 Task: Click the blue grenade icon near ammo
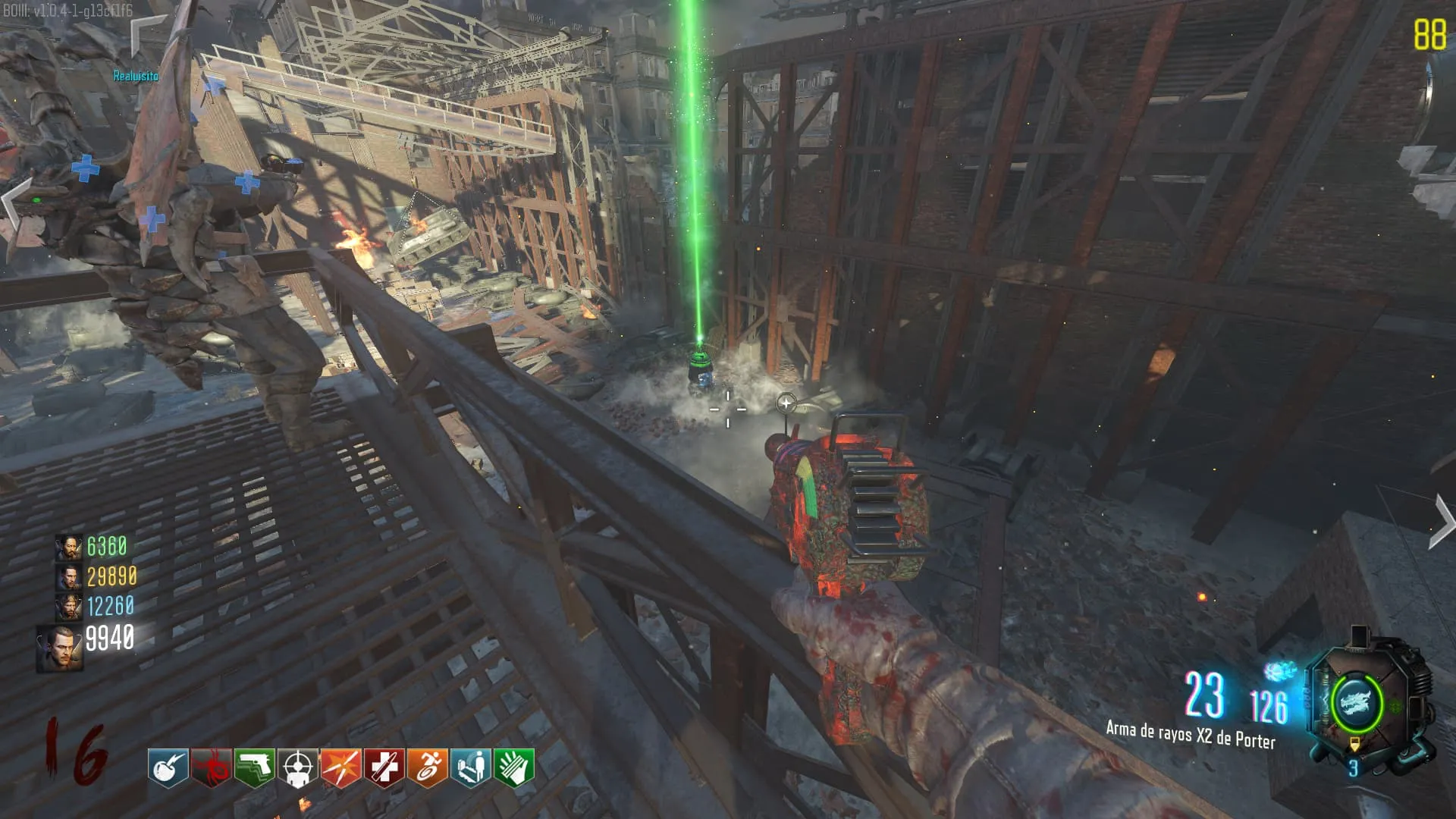click(1280, 671)
